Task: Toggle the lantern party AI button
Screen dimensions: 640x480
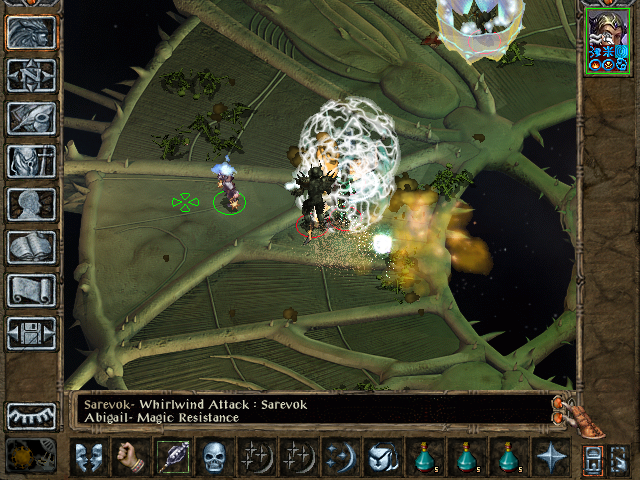Action: tap(591, 459)
